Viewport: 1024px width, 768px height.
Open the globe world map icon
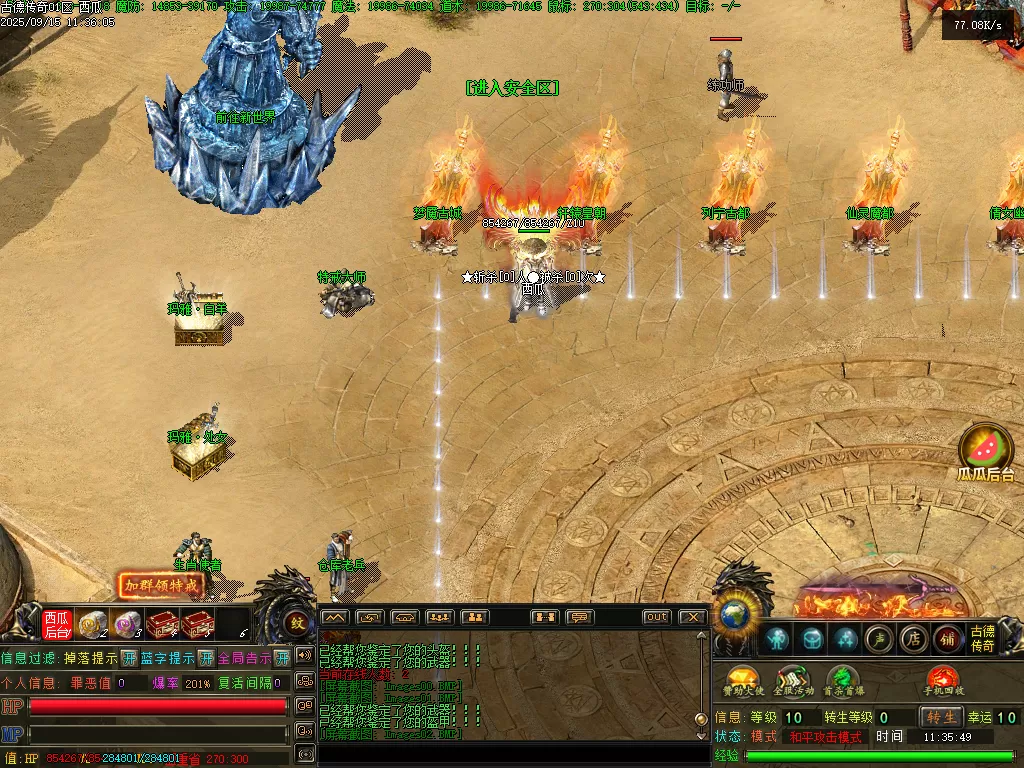coord(735,613)
